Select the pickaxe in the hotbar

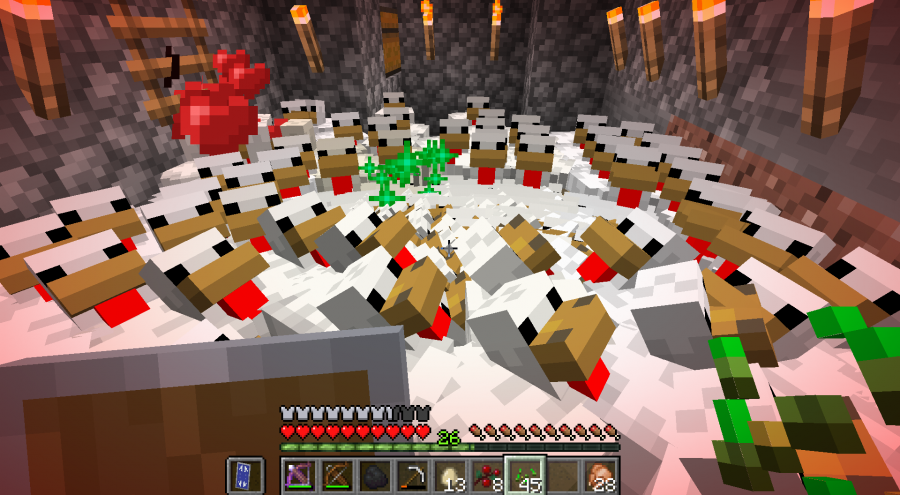pos(412,476)
